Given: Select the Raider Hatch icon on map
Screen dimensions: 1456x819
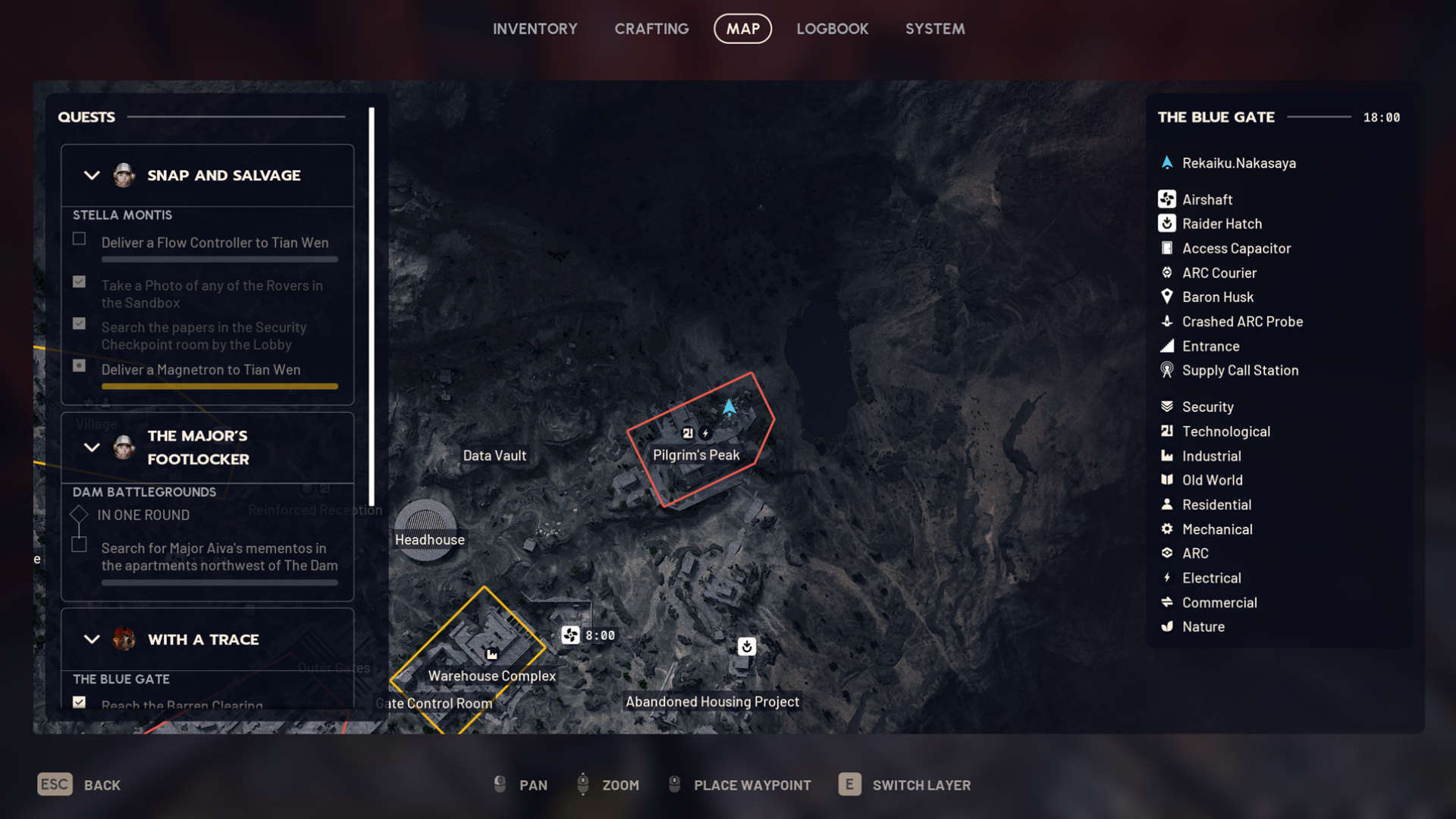Looking at the screenshot, I should 746,646.
